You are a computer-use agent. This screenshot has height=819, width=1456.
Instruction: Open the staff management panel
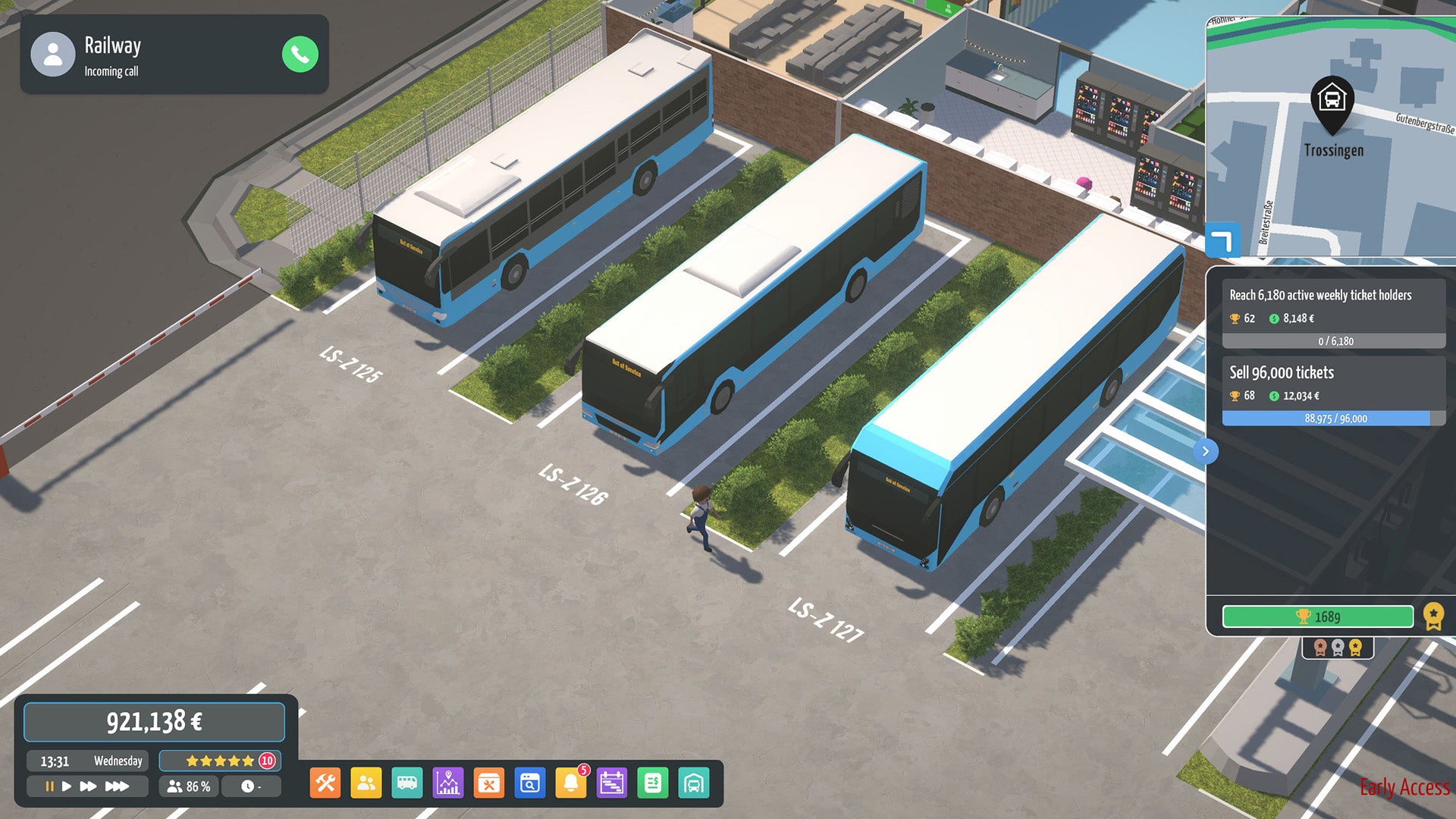point(366,783)
